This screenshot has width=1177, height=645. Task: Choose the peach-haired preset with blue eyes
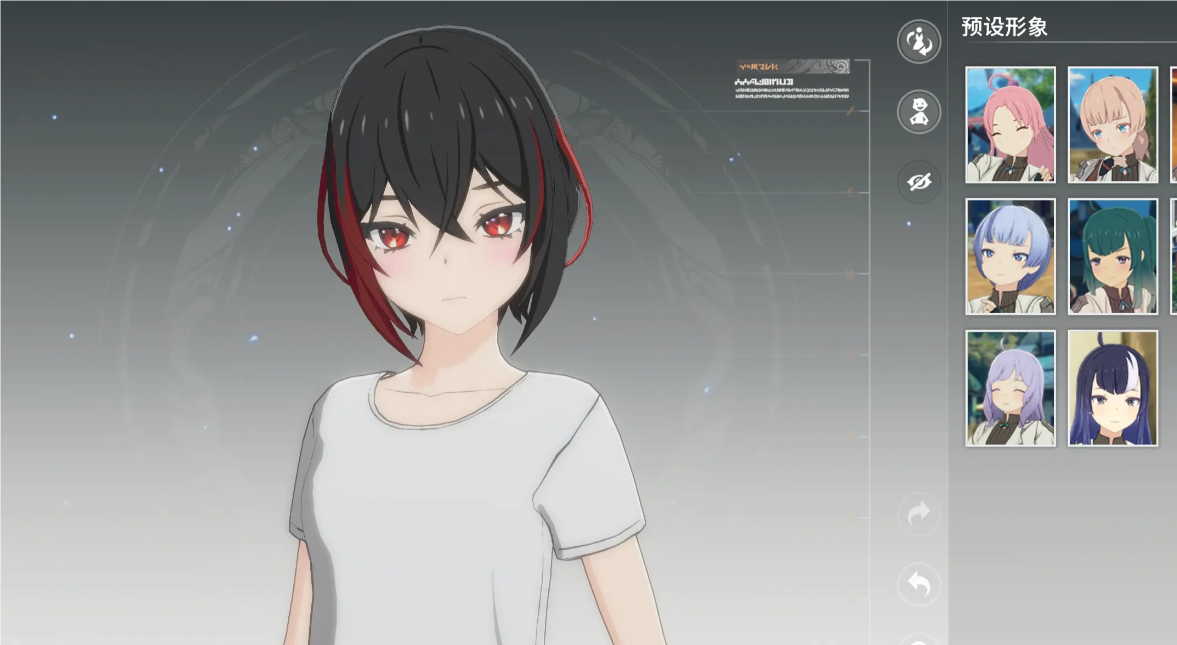pyautogui.click(x=1112, y=125)
